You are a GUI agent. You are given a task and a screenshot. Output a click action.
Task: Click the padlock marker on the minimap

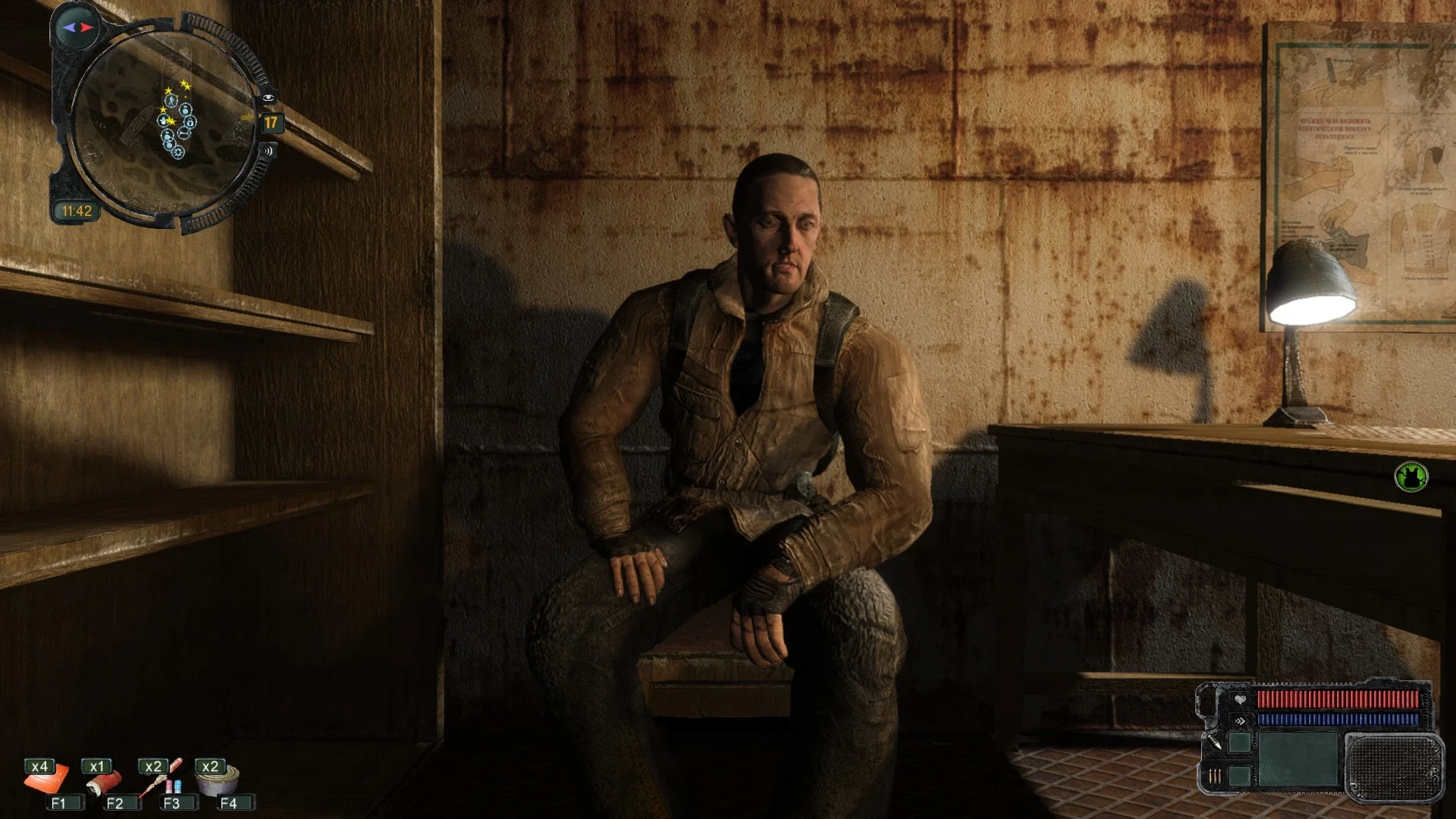191,122
